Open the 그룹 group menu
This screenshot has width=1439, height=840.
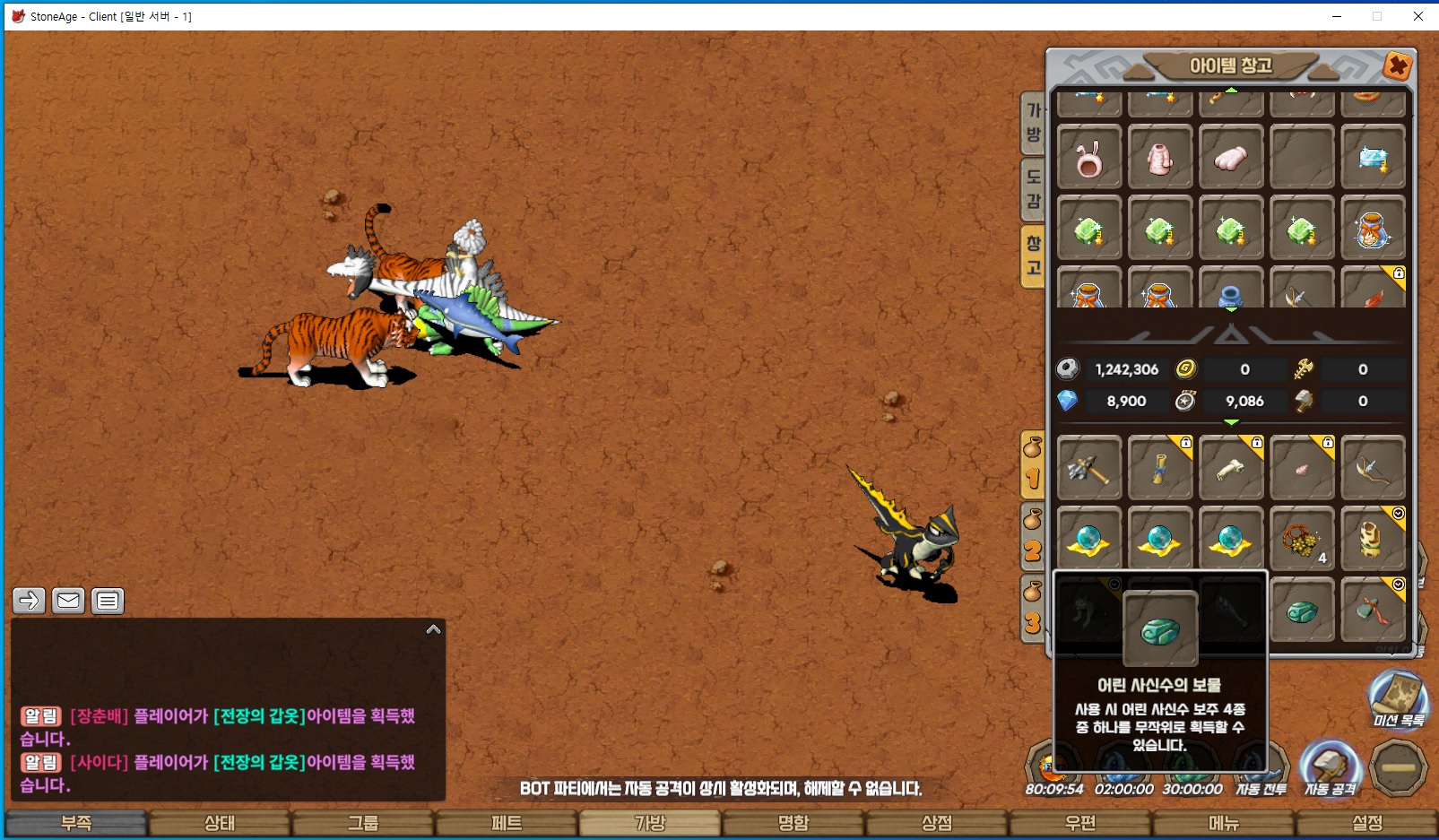coord(363,823)
